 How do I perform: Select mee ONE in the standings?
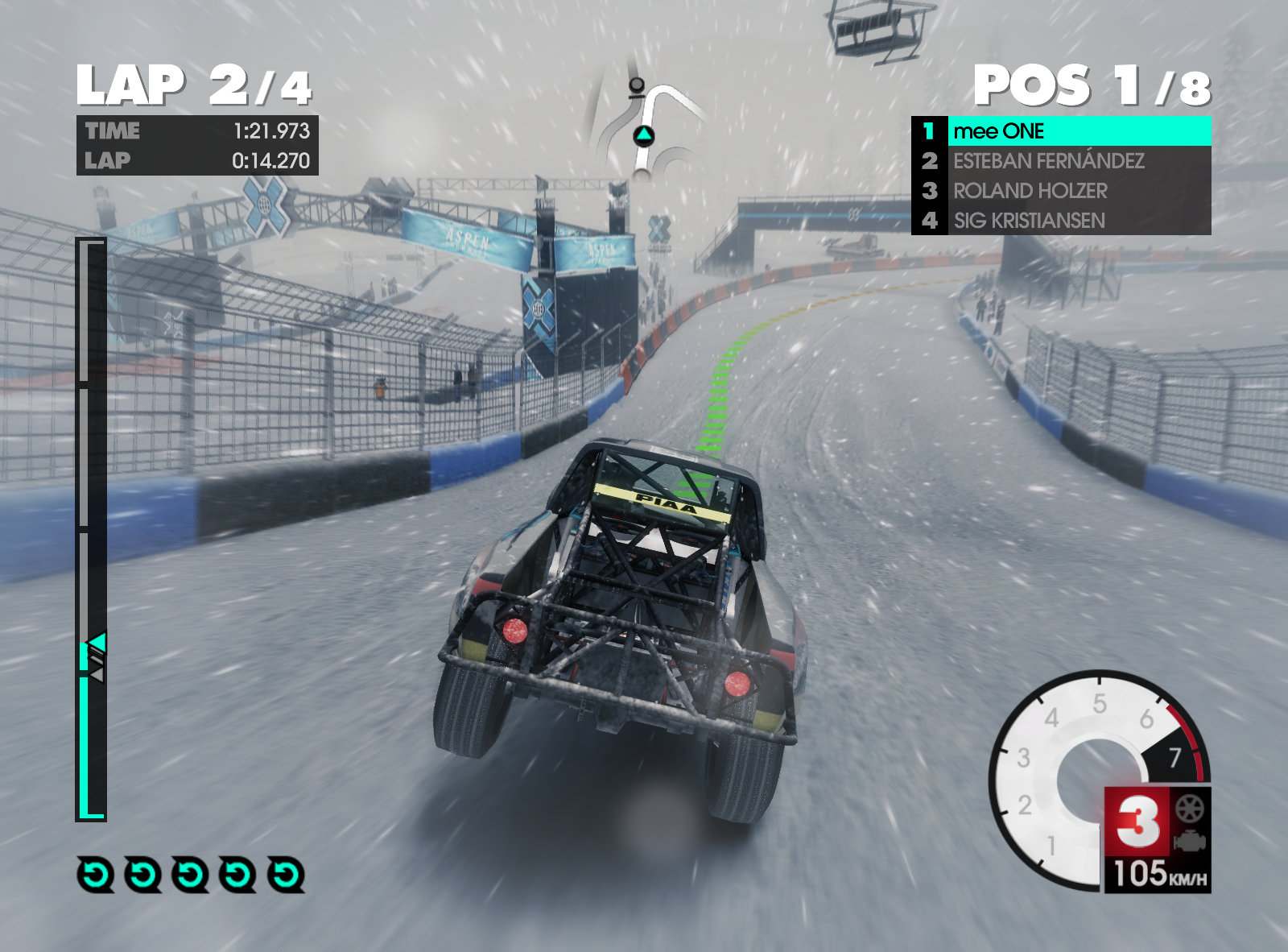(x=1061, y=130)
